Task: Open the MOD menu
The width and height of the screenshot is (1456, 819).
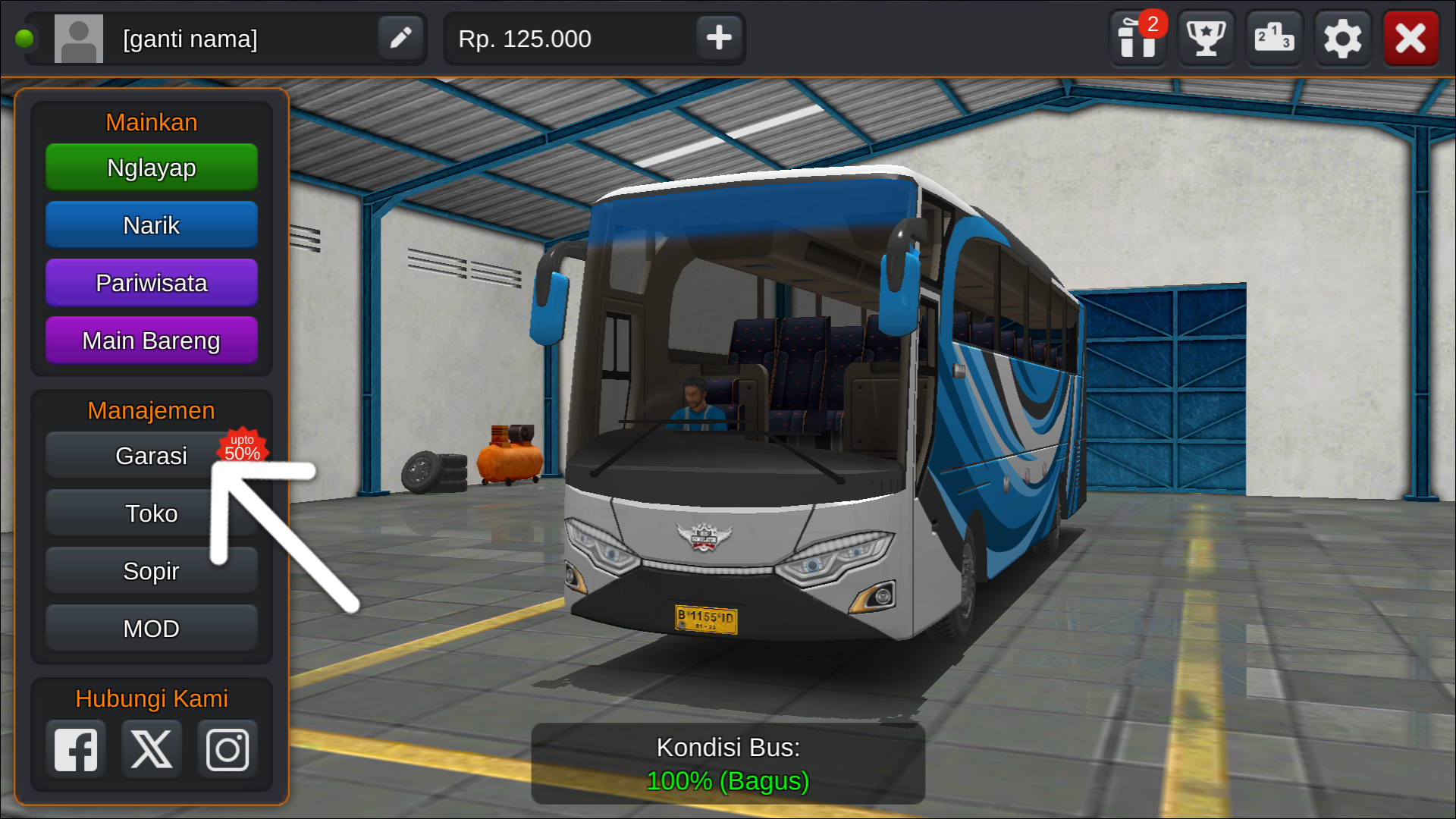Action: pyautogui.click(x=151, y=628)
